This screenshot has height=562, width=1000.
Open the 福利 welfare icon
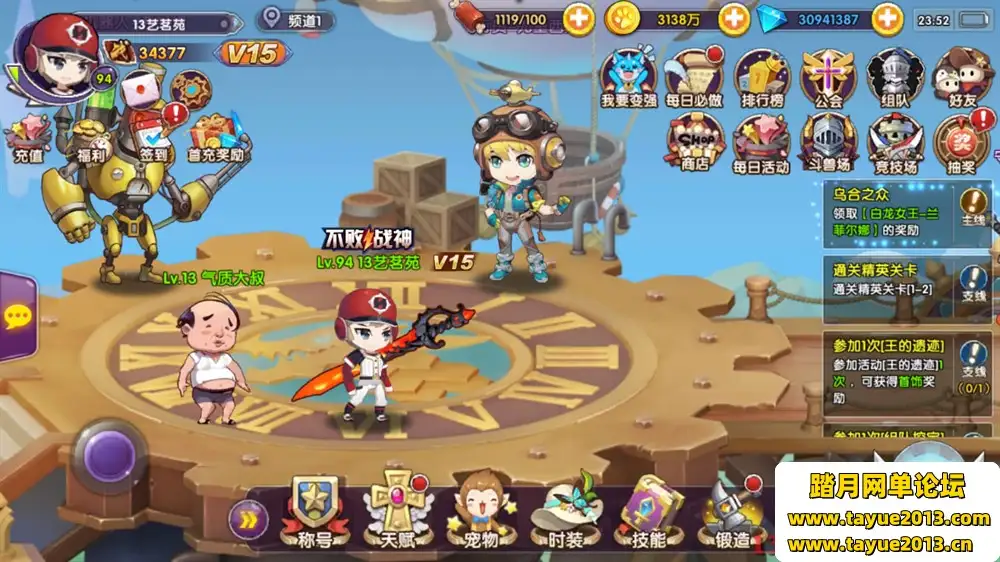click(x=91, y=133)
